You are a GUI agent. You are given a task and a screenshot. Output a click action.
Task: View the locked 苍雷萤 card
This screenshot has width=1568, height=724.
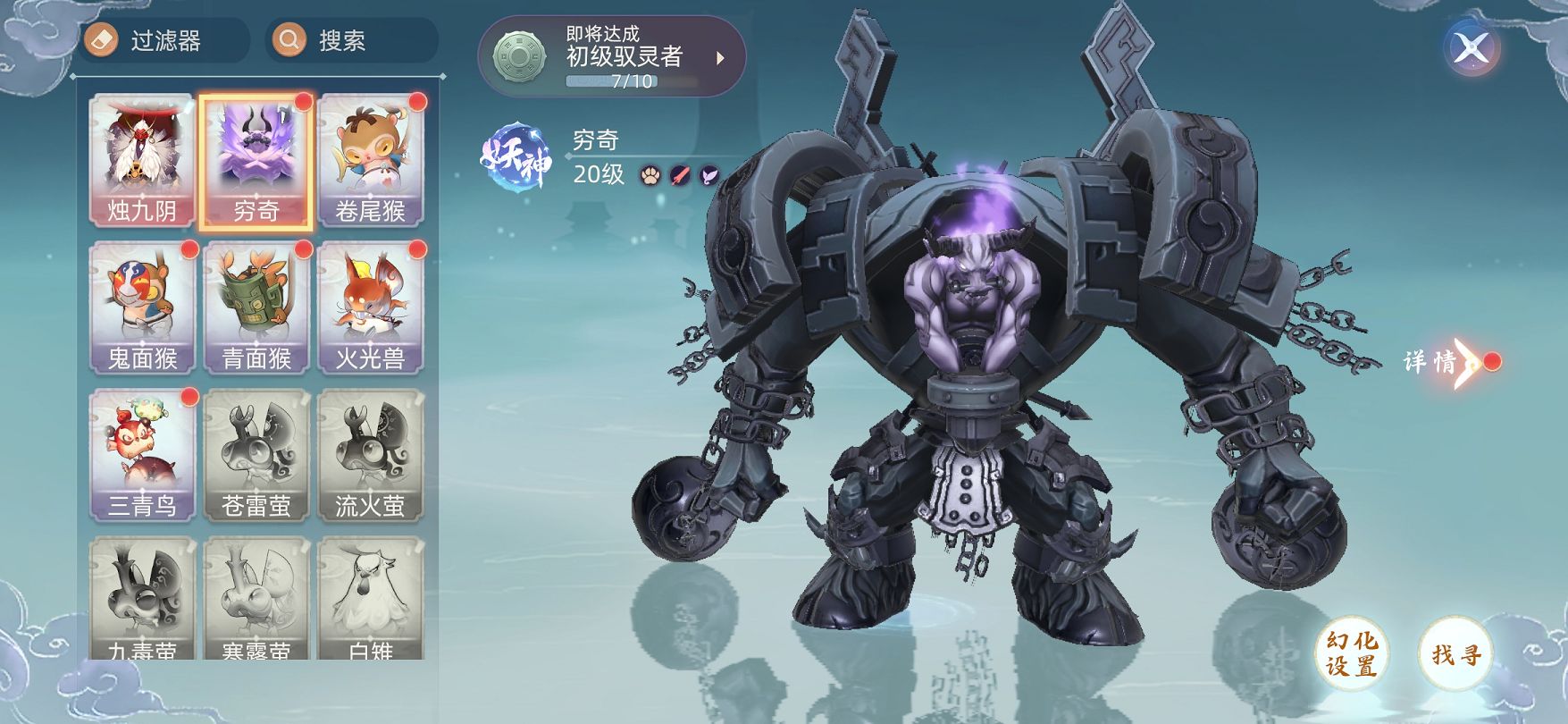click(x=256, y=456)
